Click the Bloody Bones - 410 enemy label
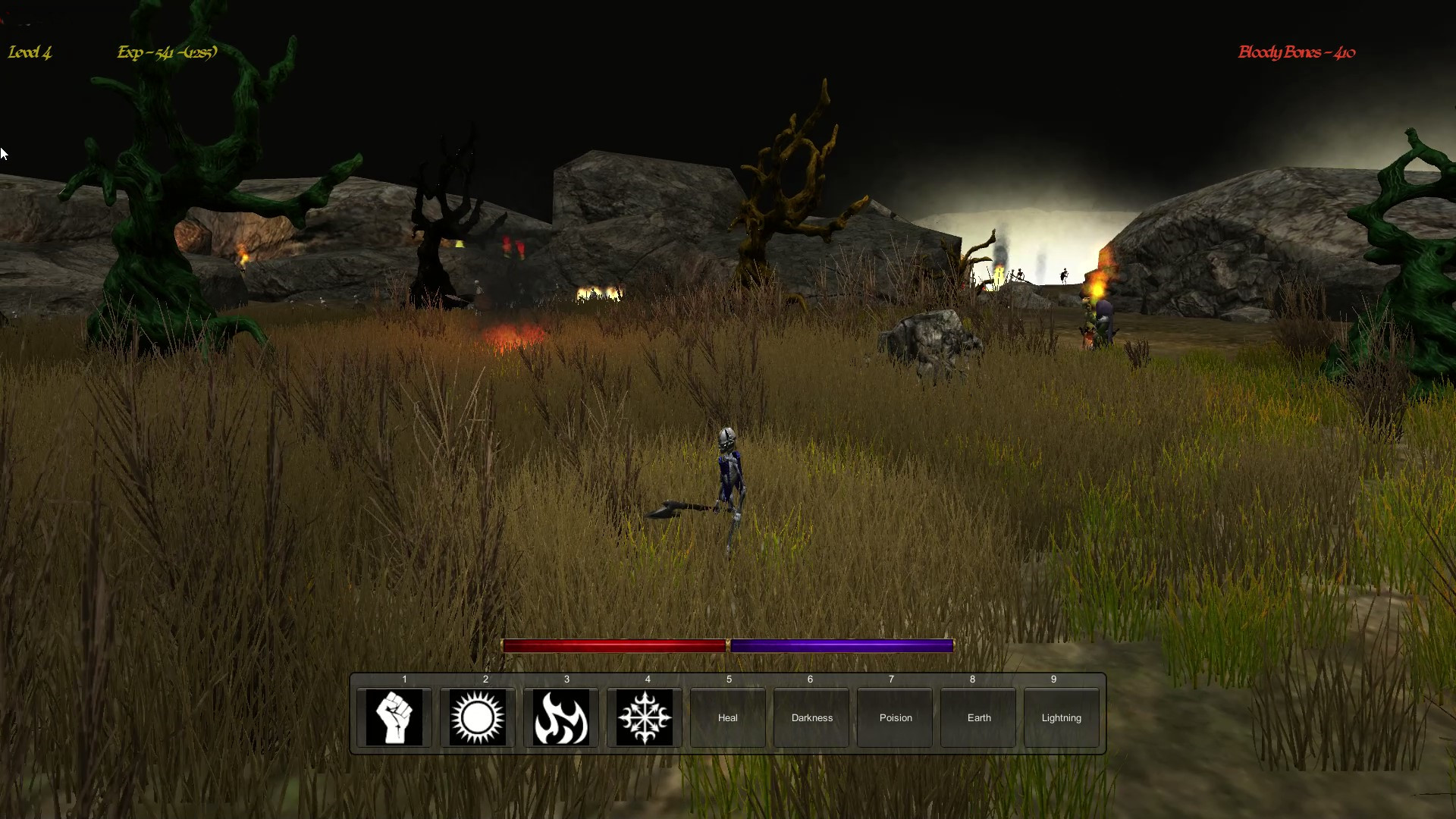Screen dimensions: 1456x819 [1296, 52]
